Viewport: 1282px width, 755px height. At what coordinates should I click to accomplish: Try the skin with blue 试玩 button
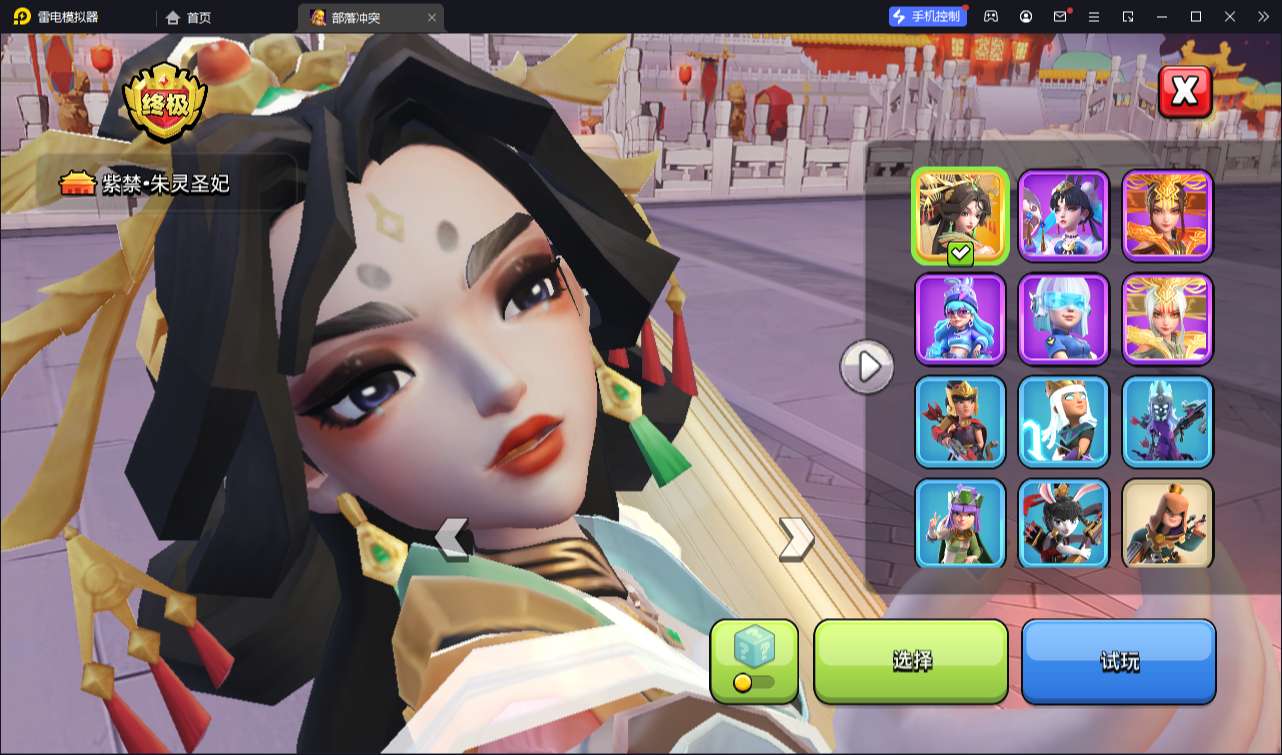[x=1119, y=661]
